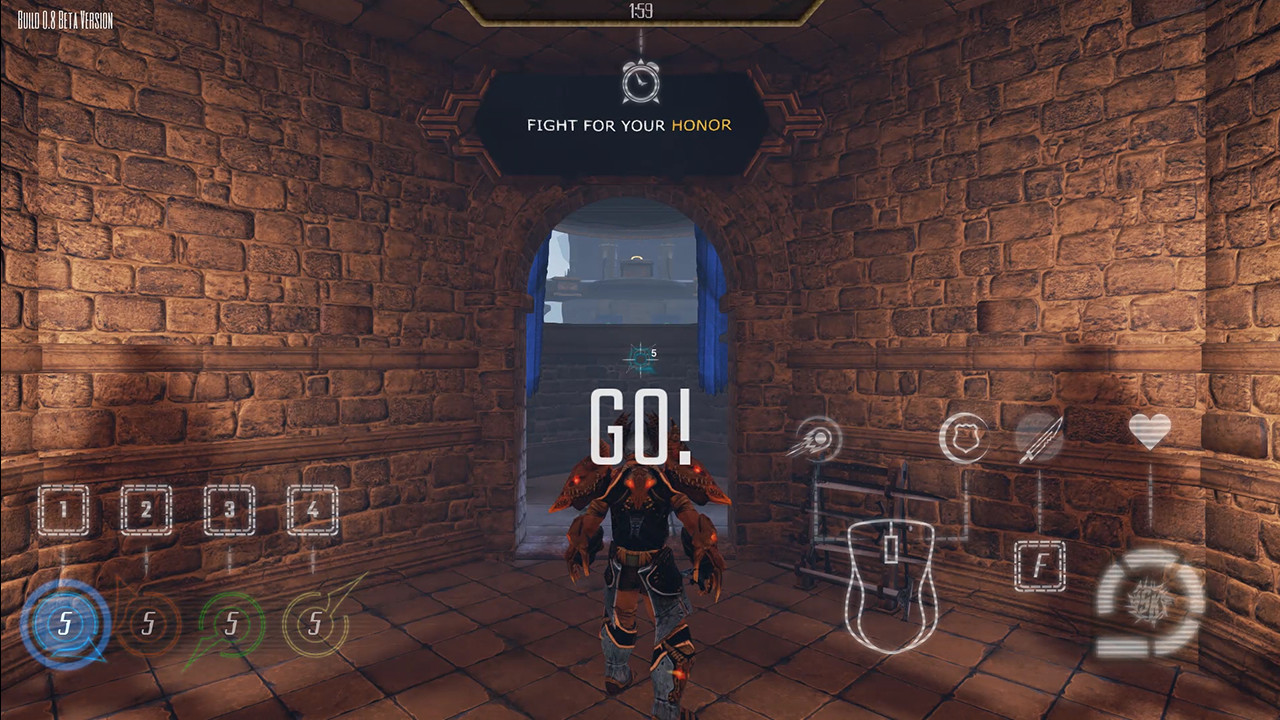Select ability slot 4

click(312, 508)
